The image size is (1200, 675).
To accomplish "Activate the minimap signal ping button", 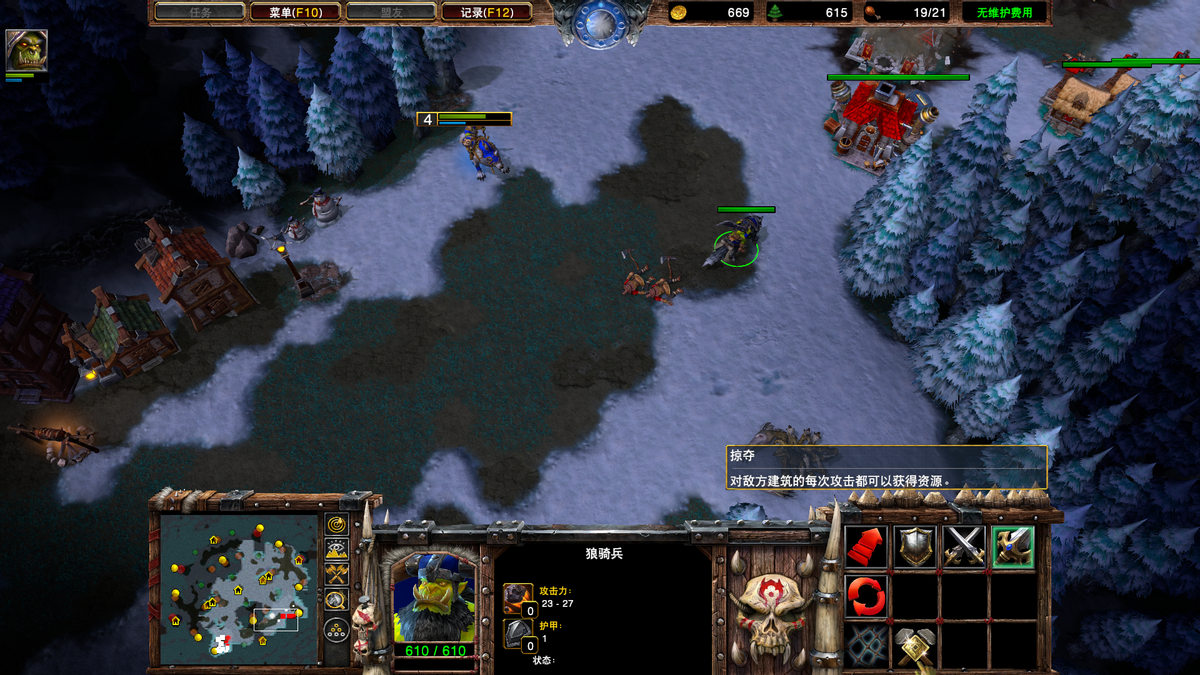I will [x=336, y=525].
